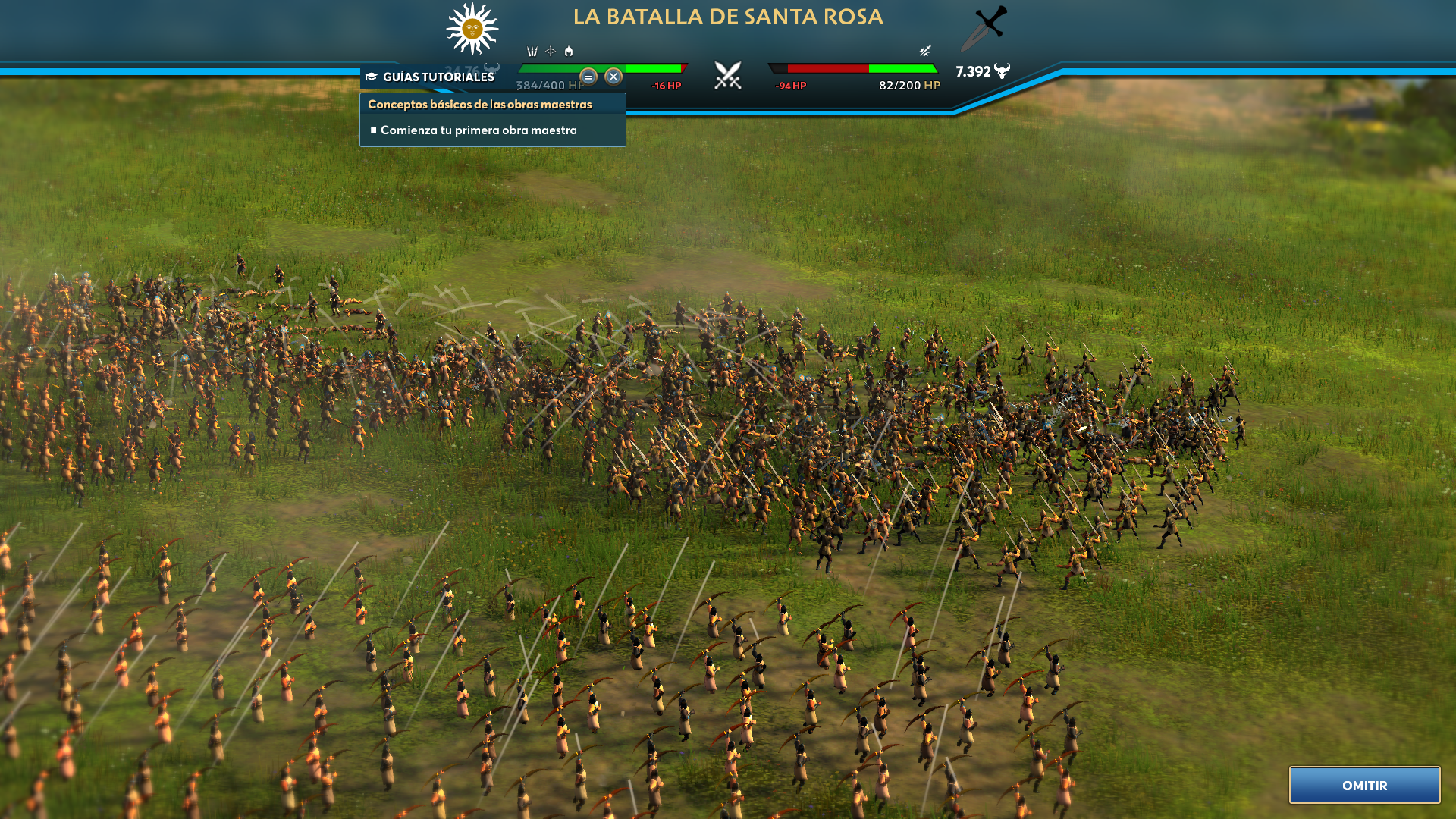The height and width of the screenshot is (819, 1456).
Task: Inspect the bow unit-type icon
Action: (x=551, y=52)
